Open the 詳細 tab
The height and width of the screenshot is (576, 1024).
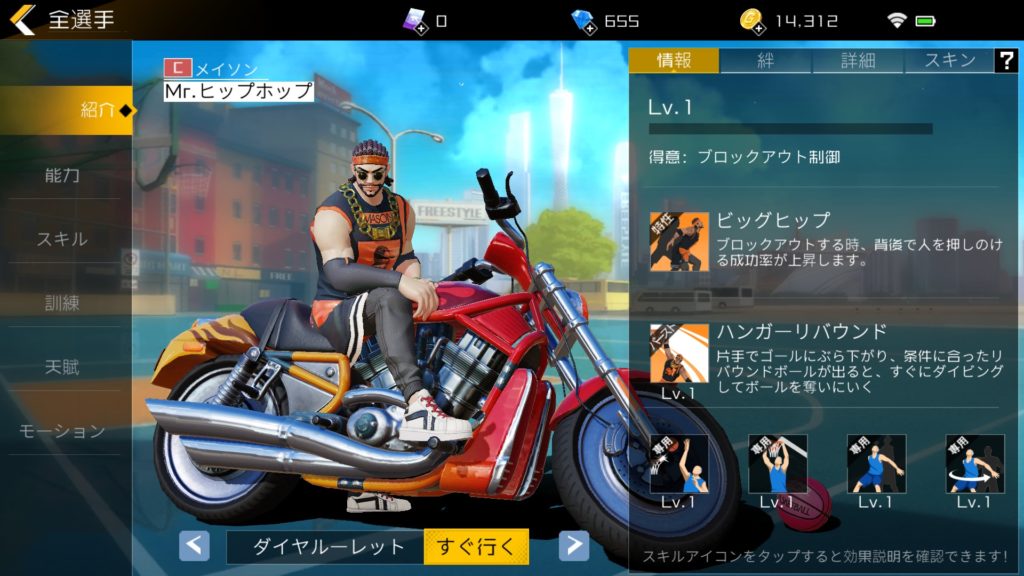[858, 60]
